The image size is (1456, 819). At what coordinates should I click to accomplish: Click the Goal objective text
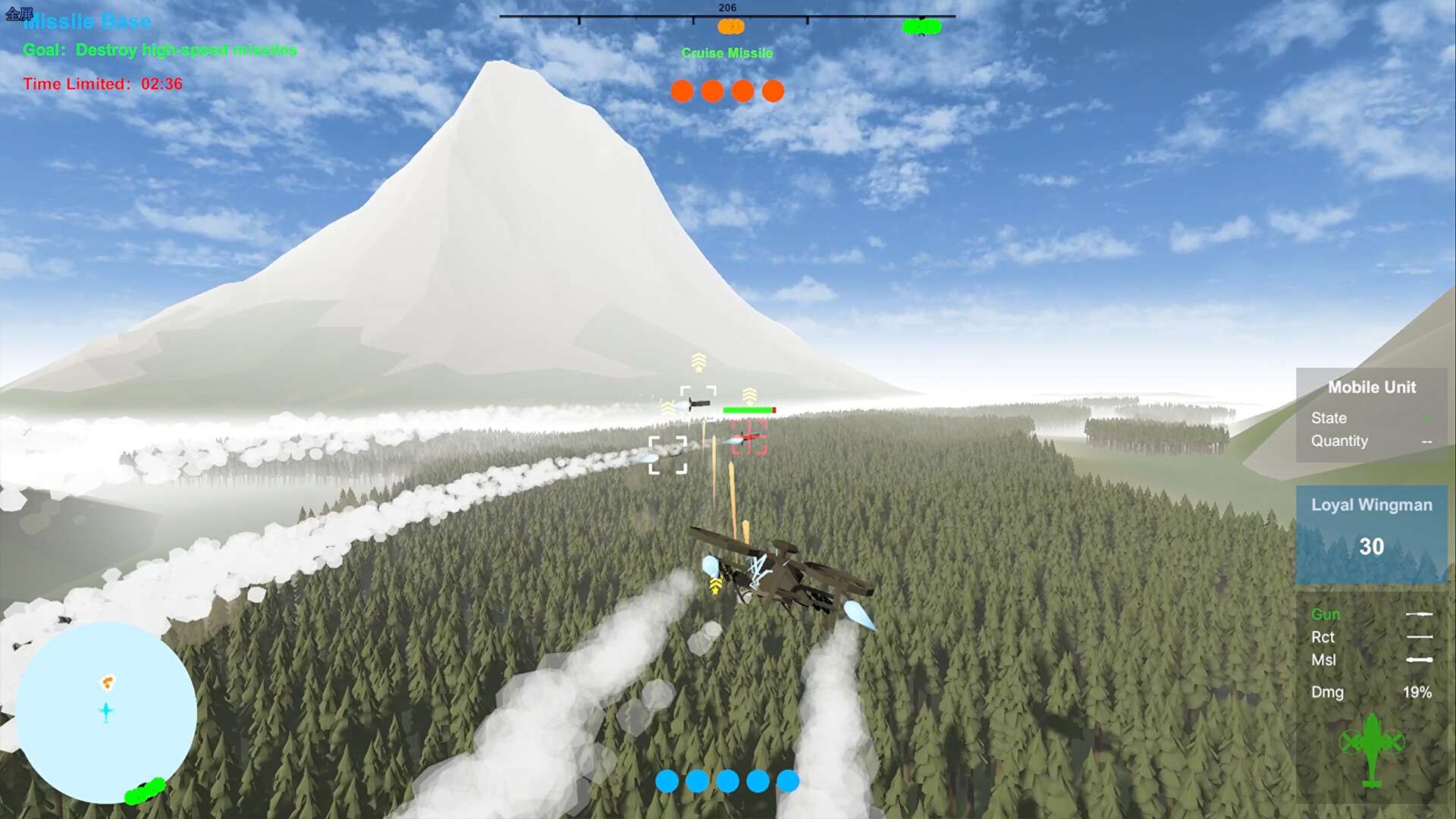[160, 50]
